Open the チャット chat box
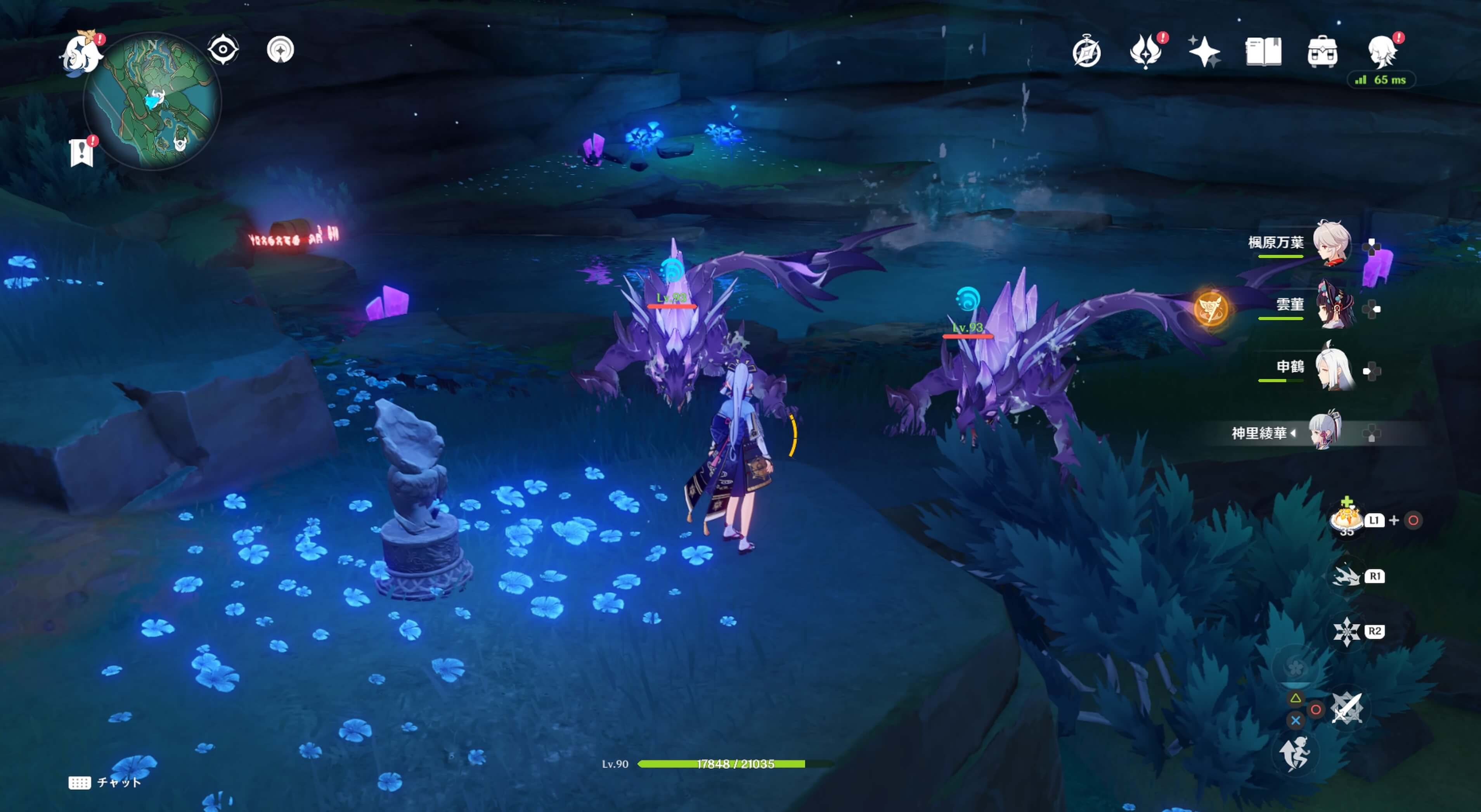1481x812 pixels. [105, 782]
